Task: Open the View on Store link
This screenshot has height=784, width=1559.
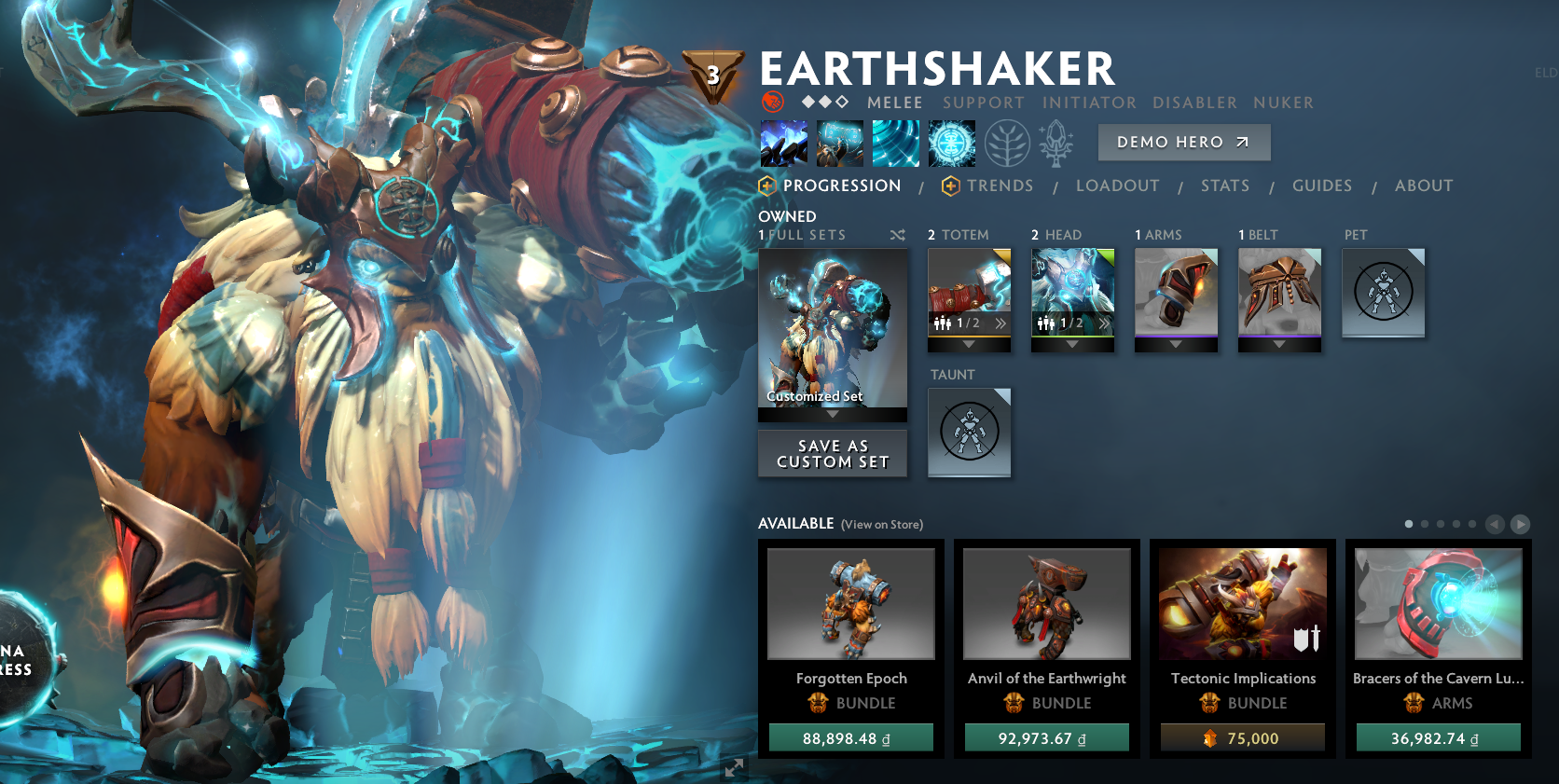Action: (882, 525)
